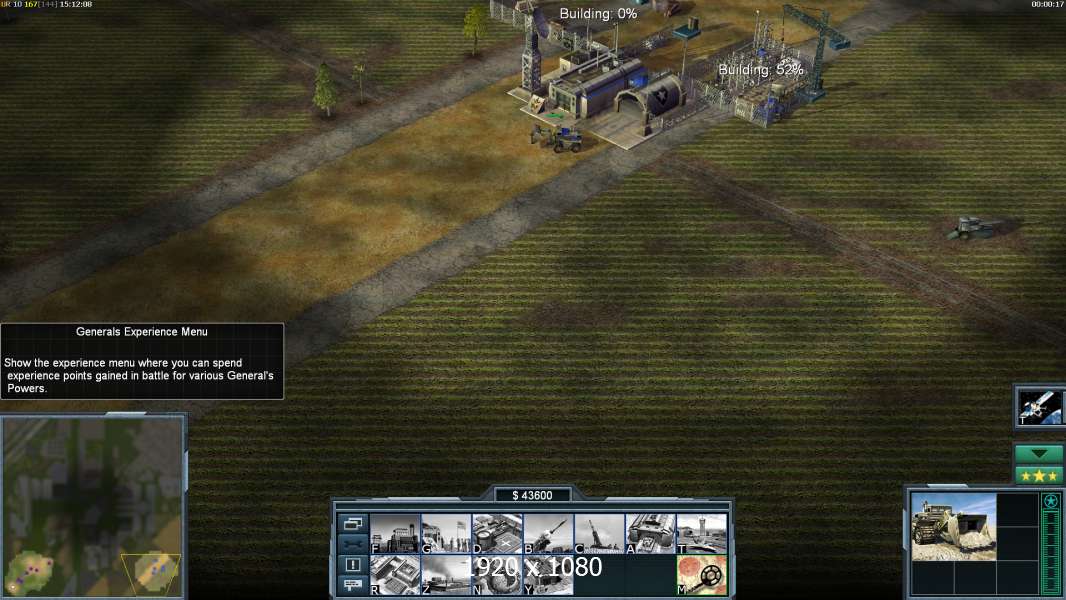The height and width of the screenshot is (600, 1066).
Task: Click the overlapping rectangles button beside the command bar
Action: (353, 523)
